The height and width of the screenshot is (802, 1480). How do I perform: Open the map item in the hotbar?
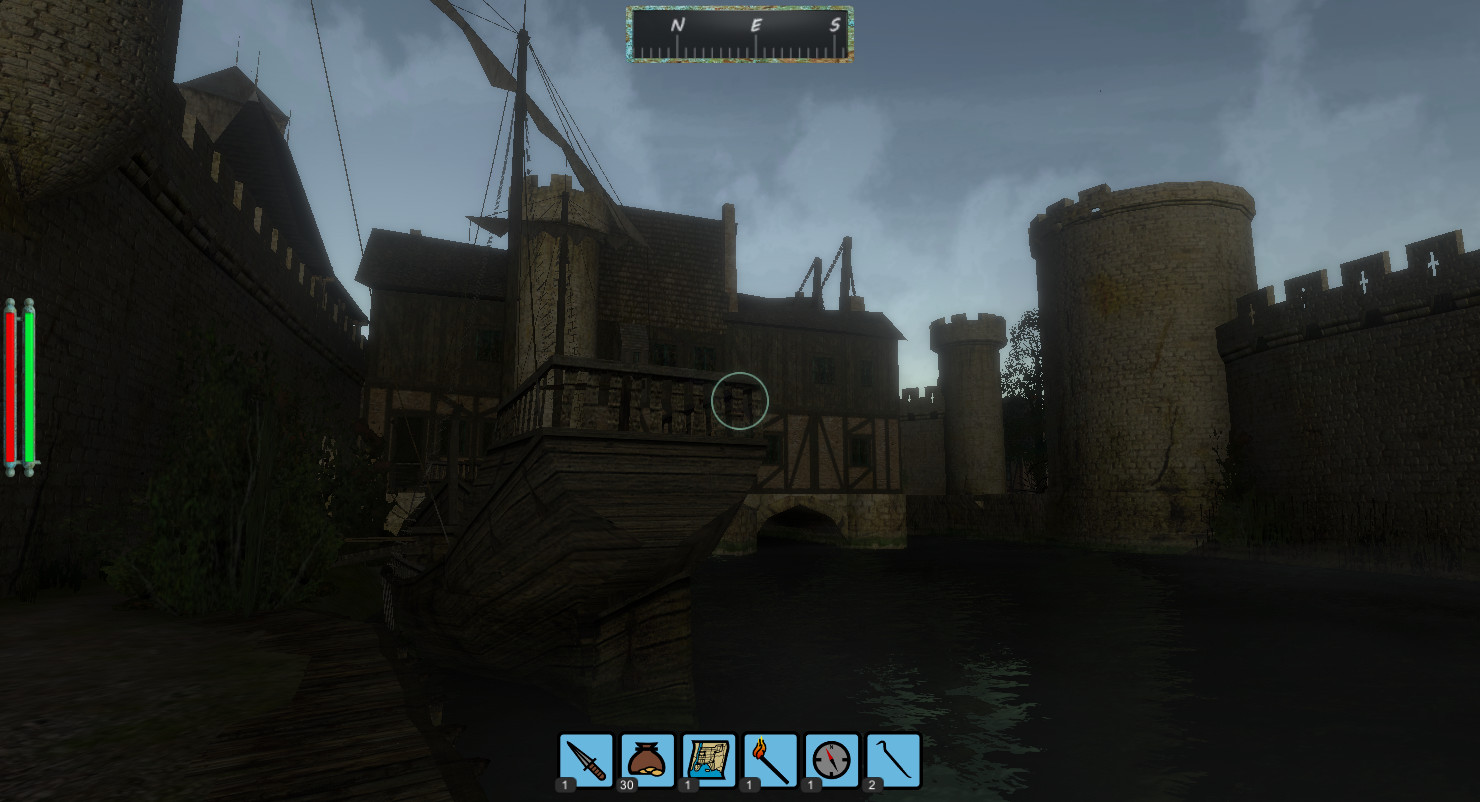click(709, 761)
